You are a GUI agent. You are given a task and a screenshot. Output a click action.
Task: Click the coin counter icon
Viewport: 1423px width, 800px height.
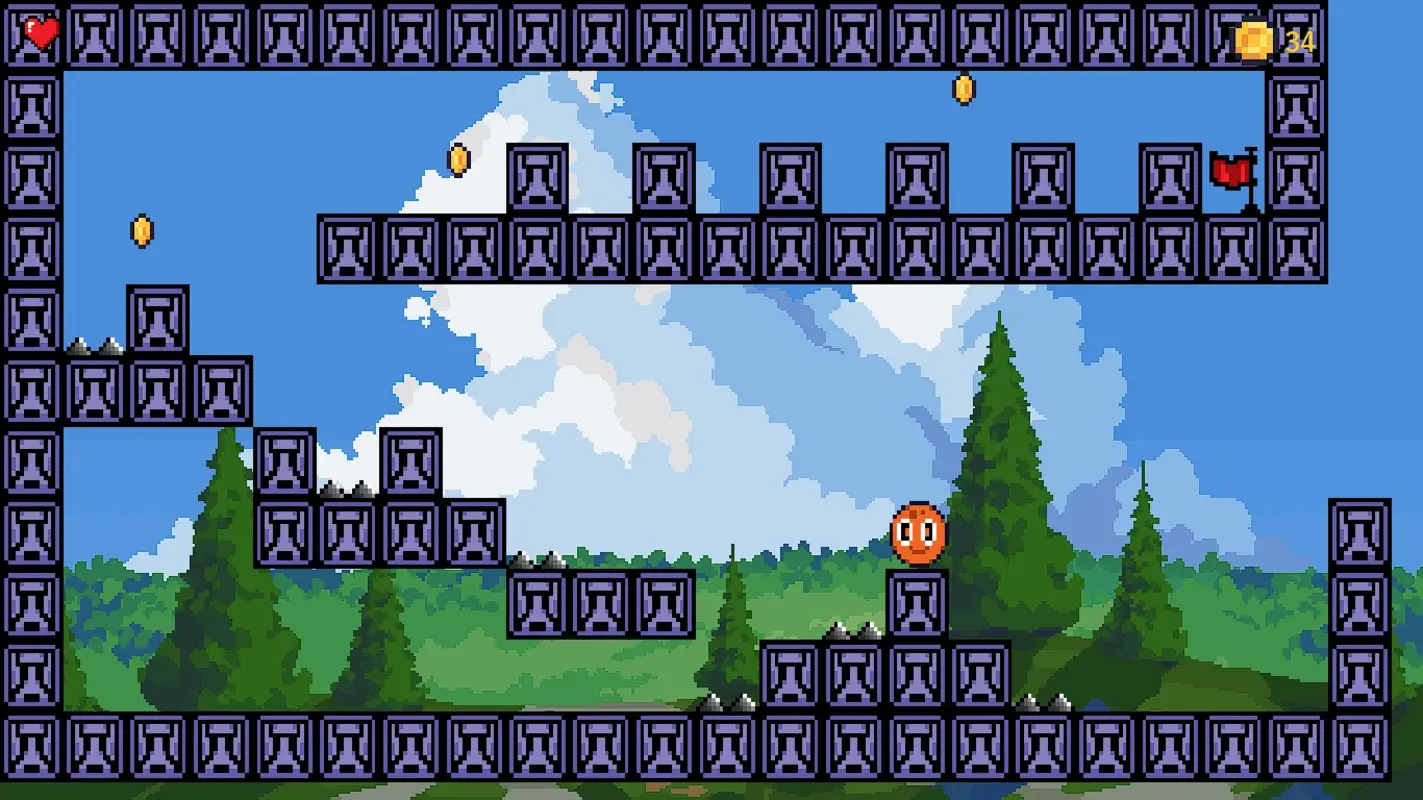pyautogui.click(x=1252, y=42)
